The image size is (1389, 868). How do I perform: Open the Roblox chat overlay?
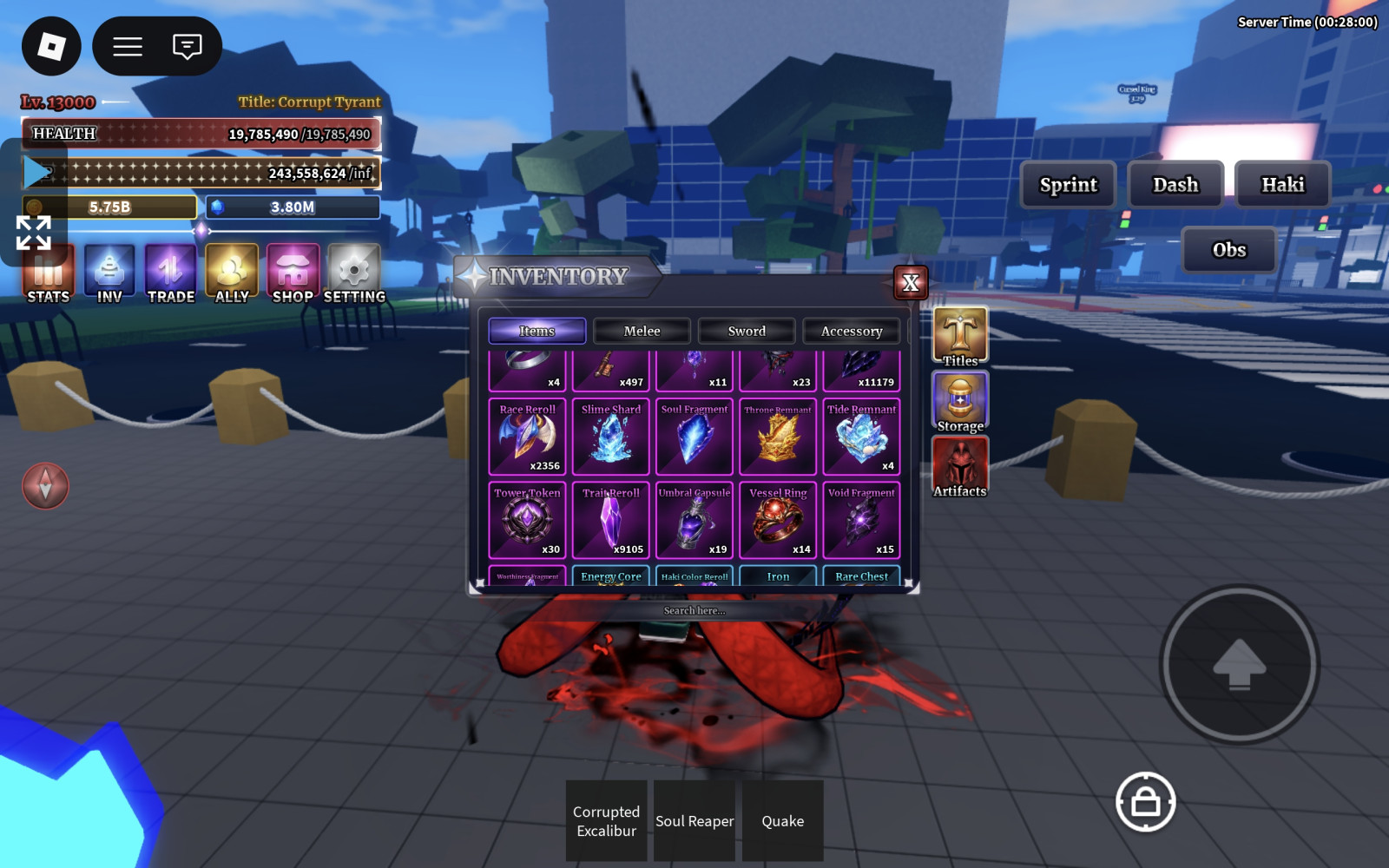(187, 46)
